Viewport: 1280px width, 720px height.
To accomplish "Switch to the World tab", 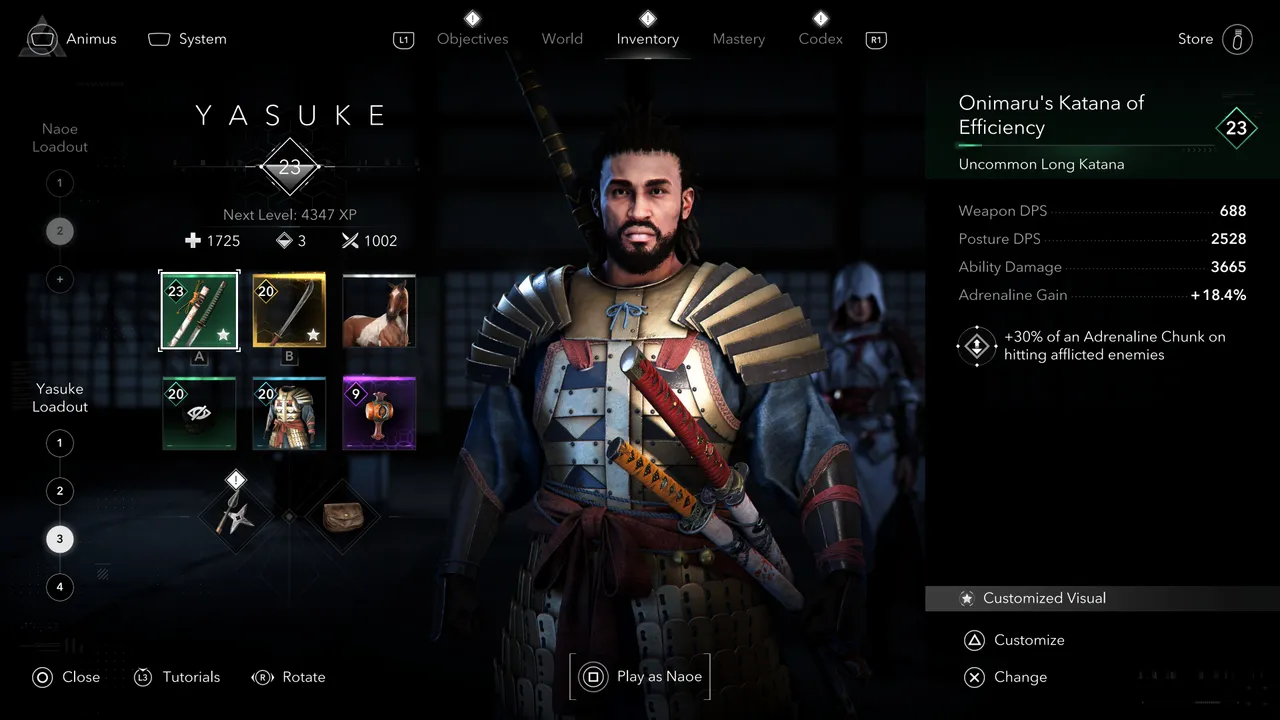I will tap(562, 39).
